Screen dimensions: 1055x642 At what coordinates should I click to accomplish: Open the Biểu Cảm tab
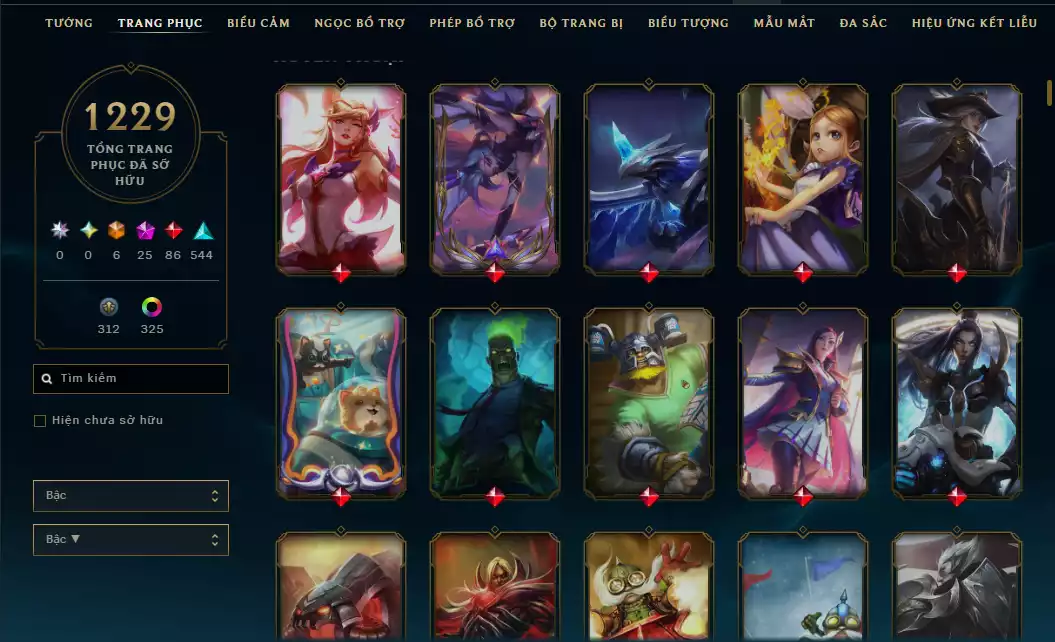pyautogui.click(x=258, y=23)
